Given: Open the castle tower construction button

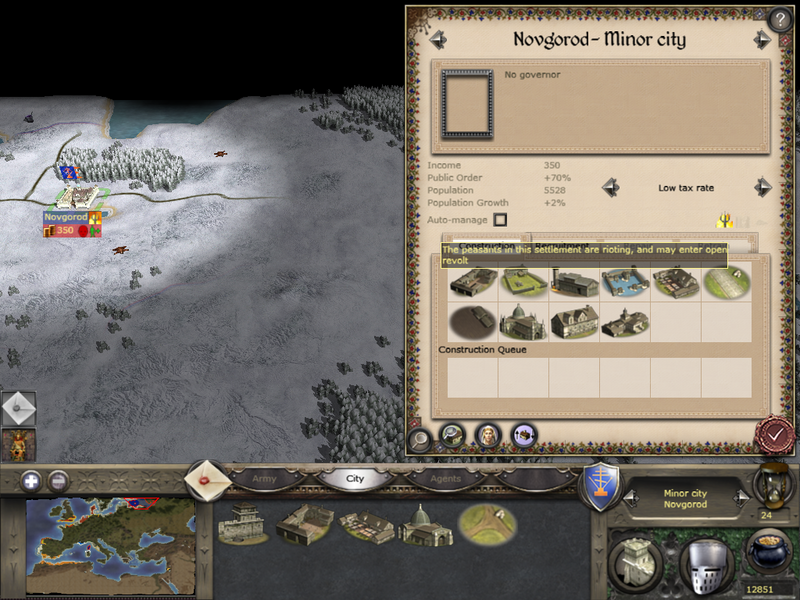Looking at the screenshot, I should point(635,562).
